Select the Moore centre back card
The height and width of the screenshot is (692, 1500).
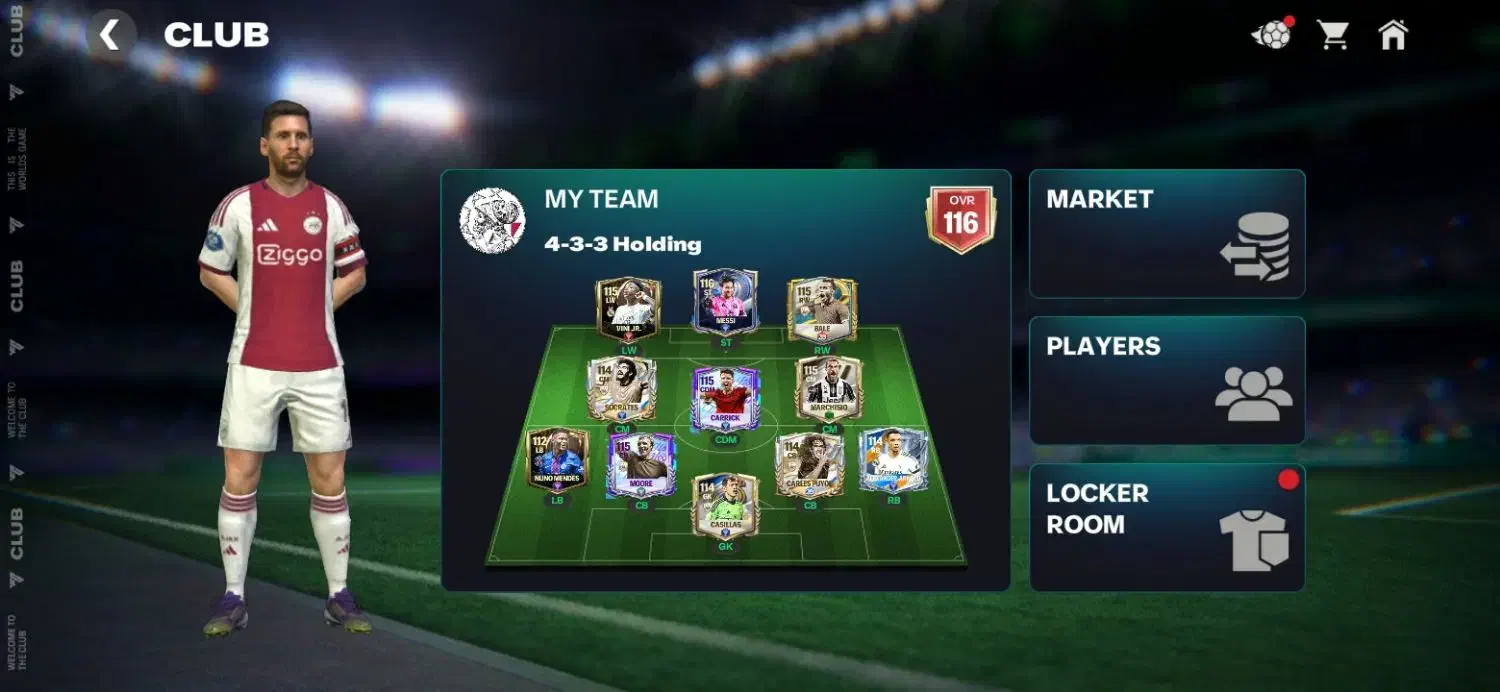(641, 466)
